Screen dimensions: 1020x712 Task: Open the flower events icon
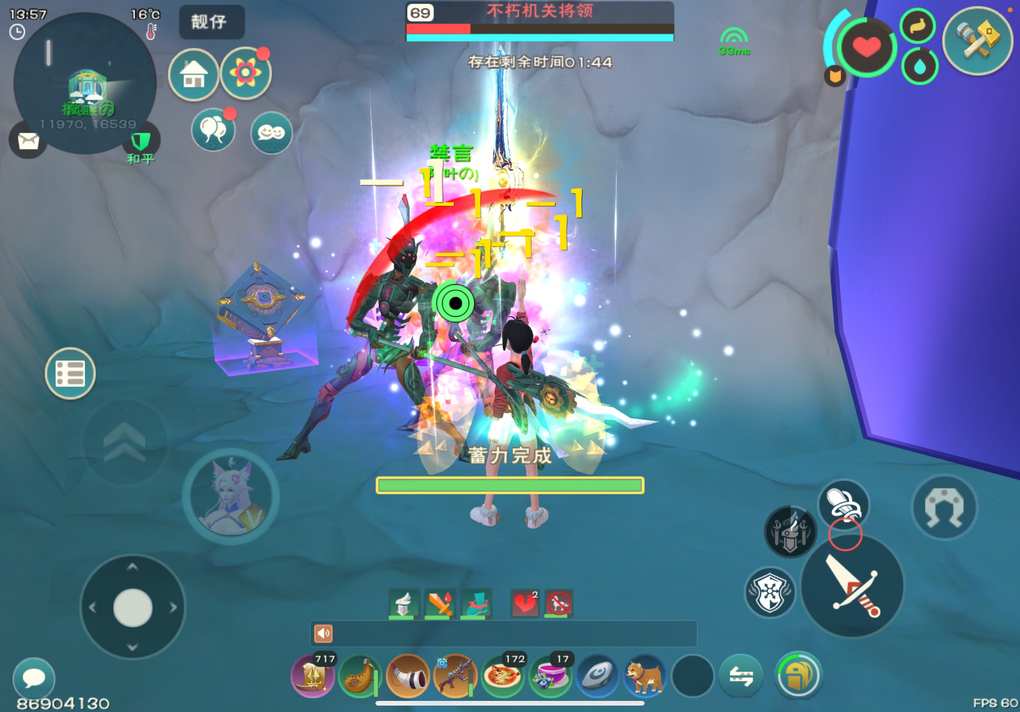(246, 73)
